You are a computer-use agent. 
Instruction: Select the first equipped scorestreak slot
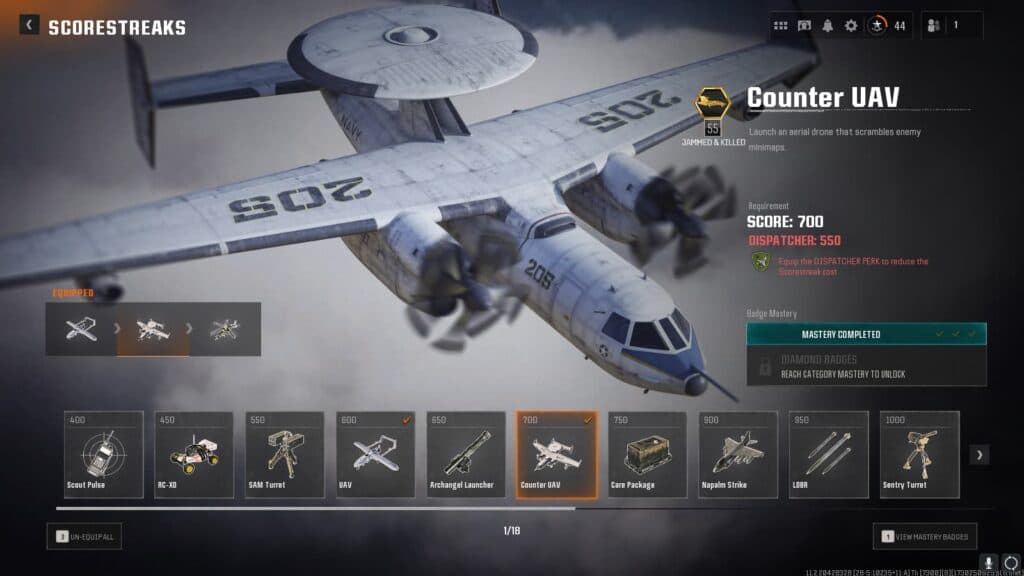click(x=81, y=330)
